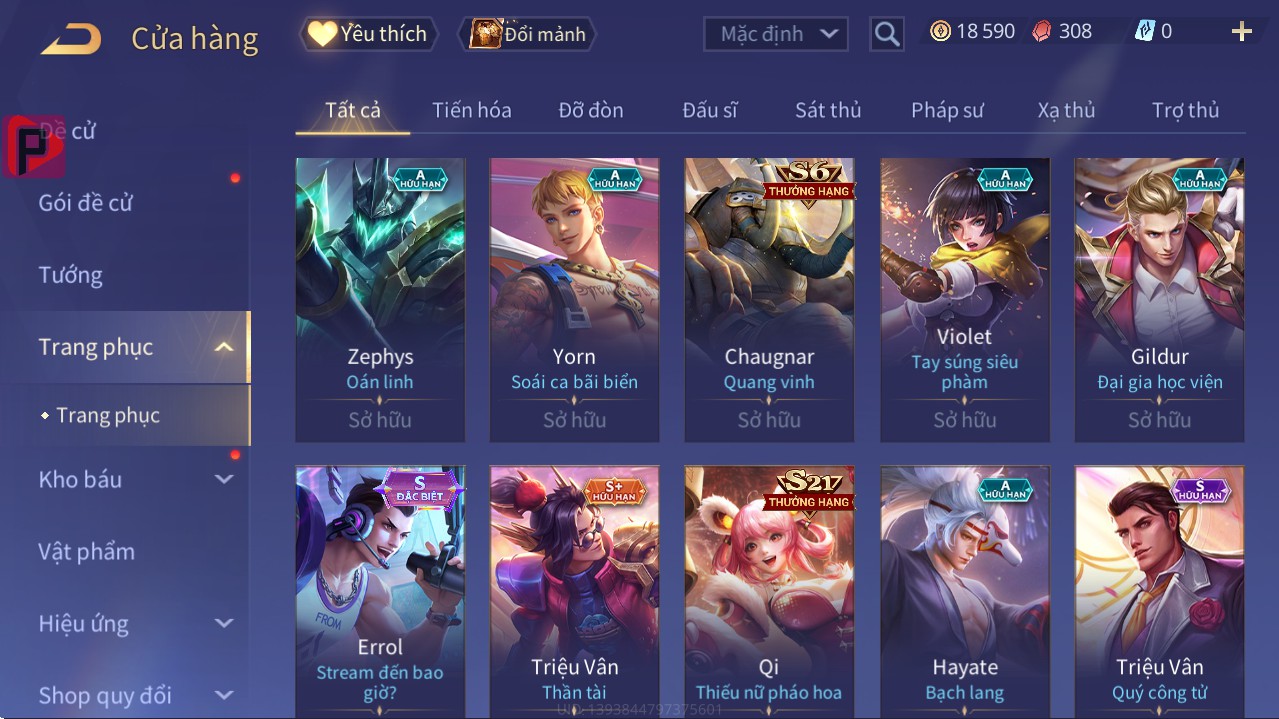This screenshot has height=719, width=1279.
Task: Show the Sát thủ skins tab
Action: [x=828, y=110]
